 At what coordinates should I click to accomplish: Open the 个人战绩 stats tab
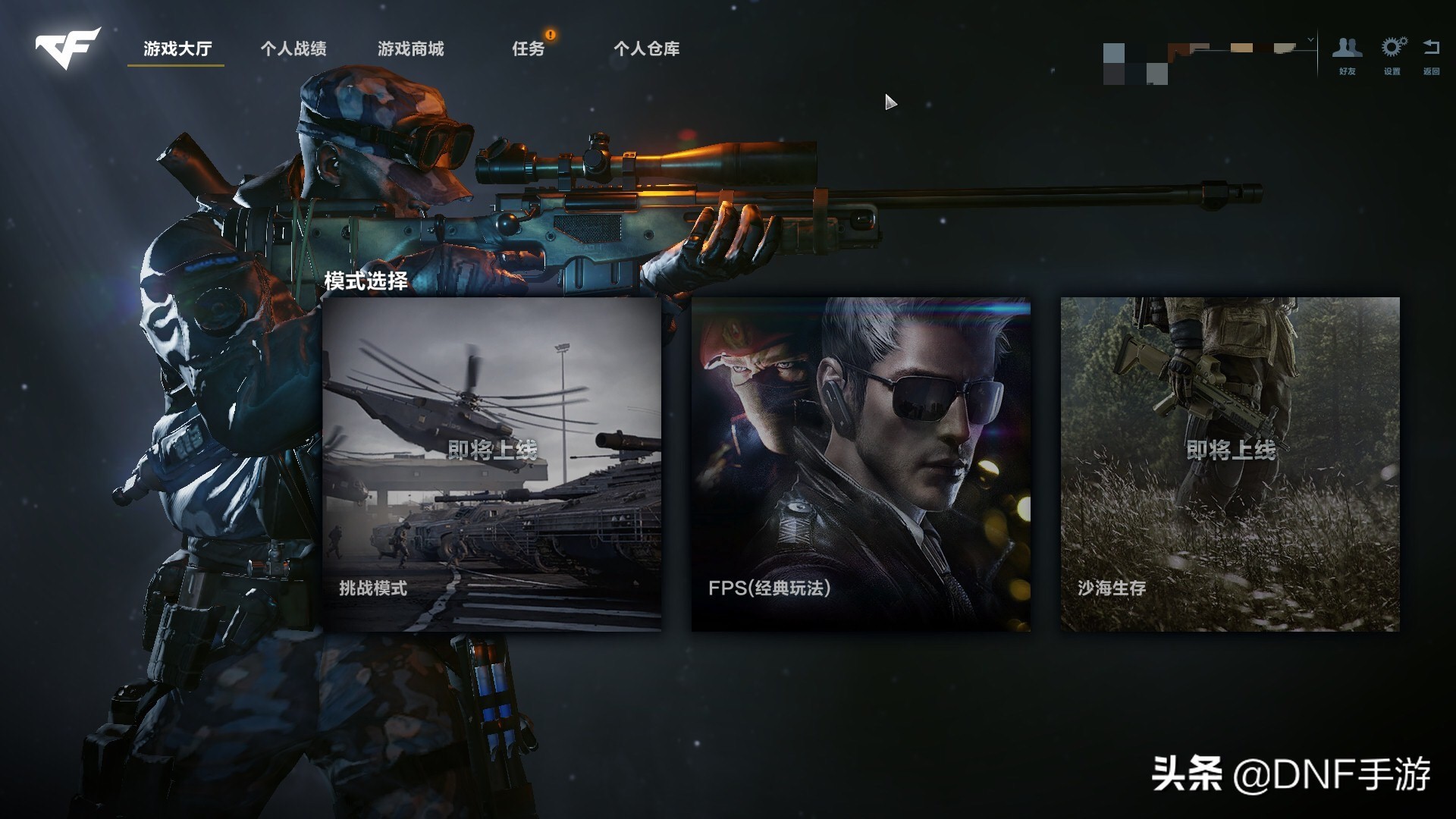point(293,49)
